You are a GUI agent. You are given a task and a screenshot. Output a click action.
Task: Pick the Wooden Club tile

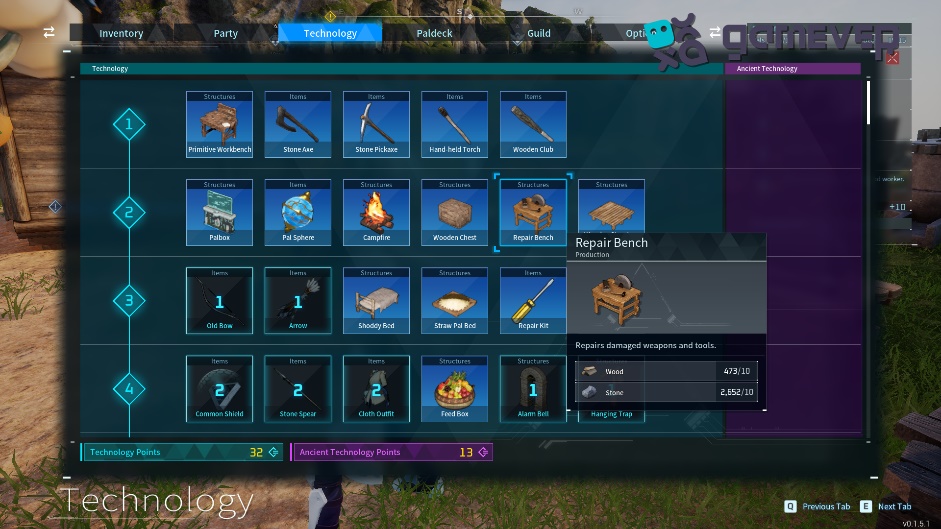(x=533, y=124)
